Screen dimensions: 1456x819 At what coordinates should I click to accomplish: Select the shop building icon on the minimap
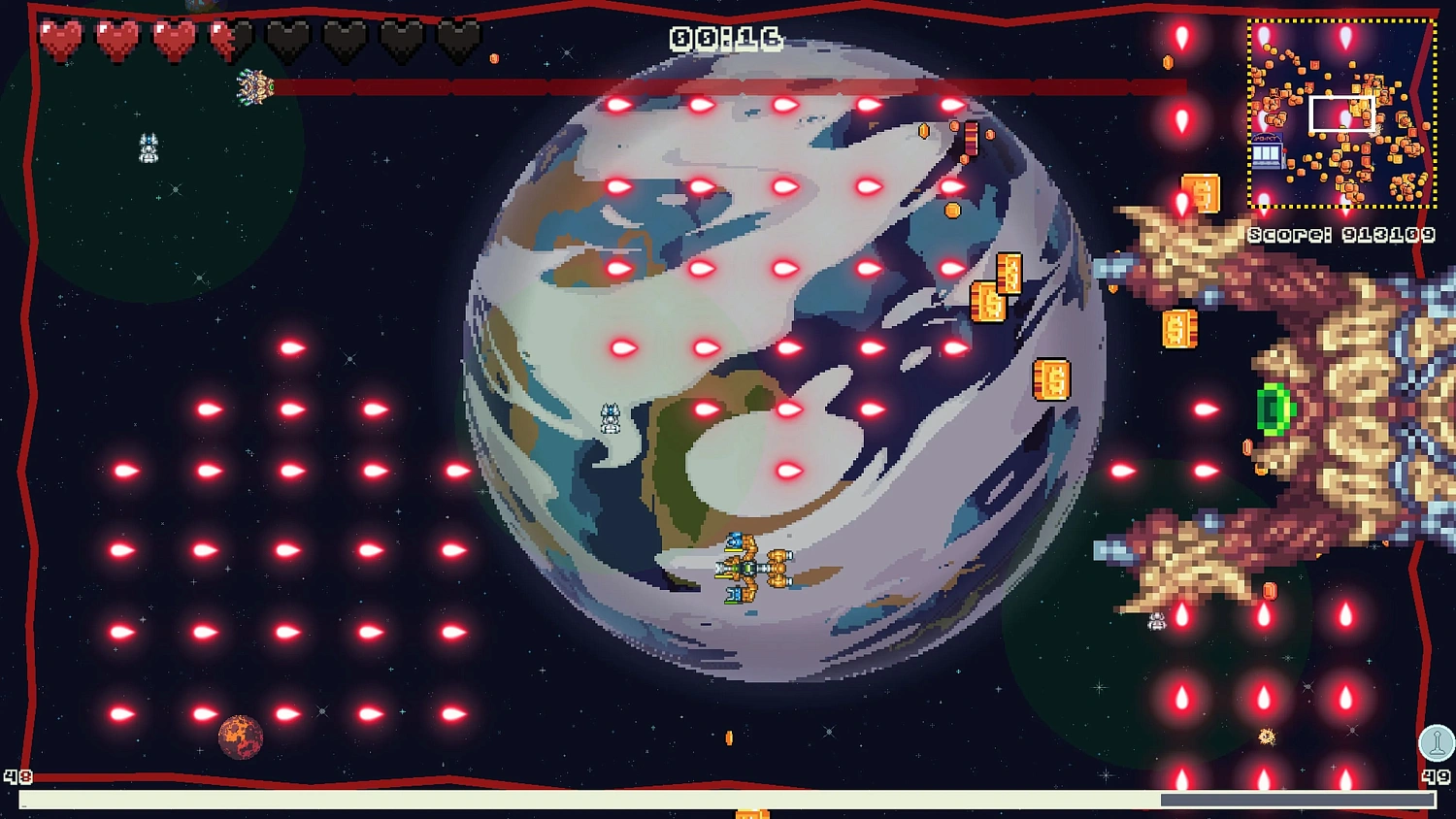click(x=1266, y=150)
